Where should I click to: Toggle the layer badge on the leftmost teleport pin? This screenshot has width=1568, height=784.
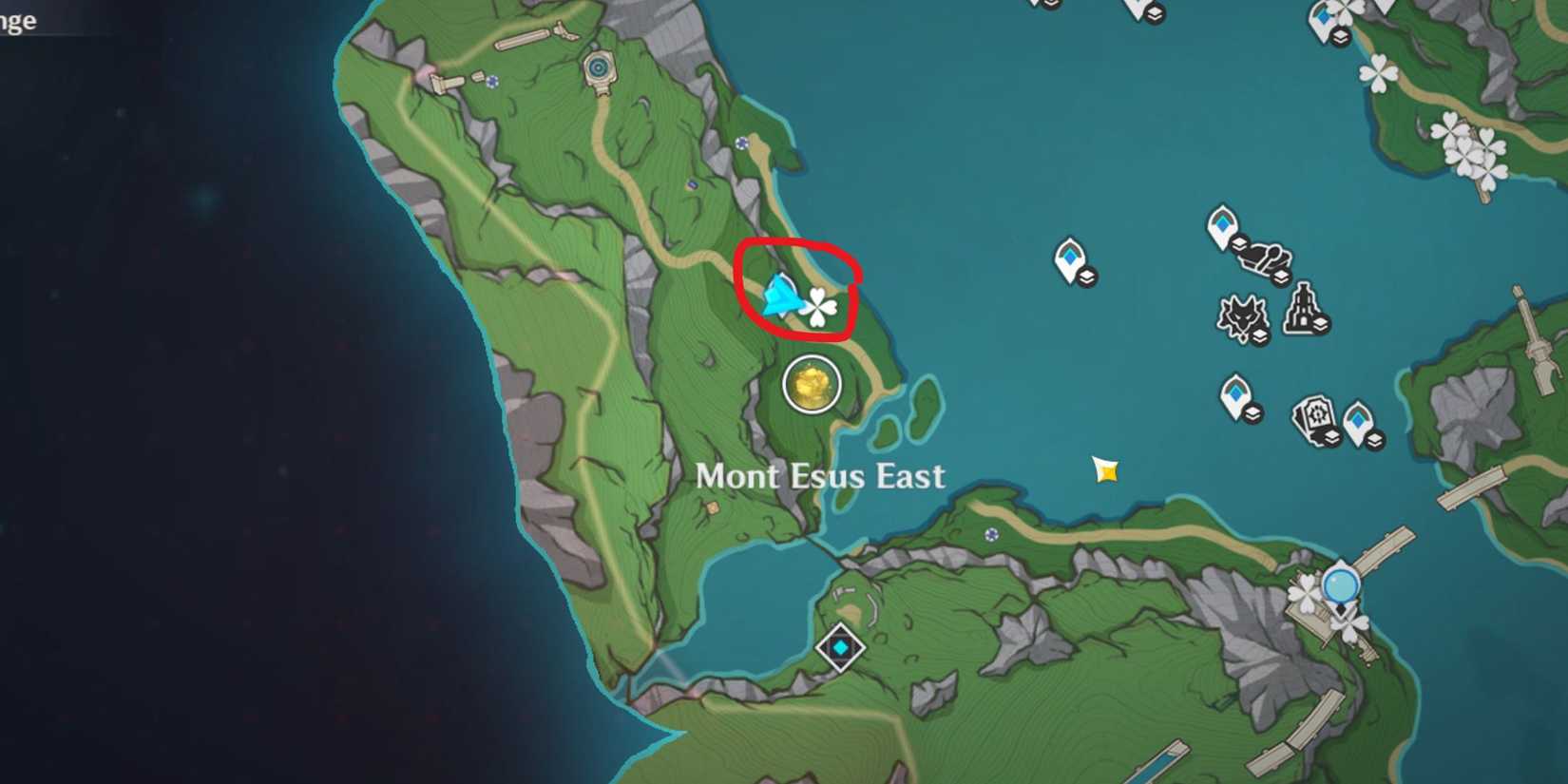point(1087,277)
